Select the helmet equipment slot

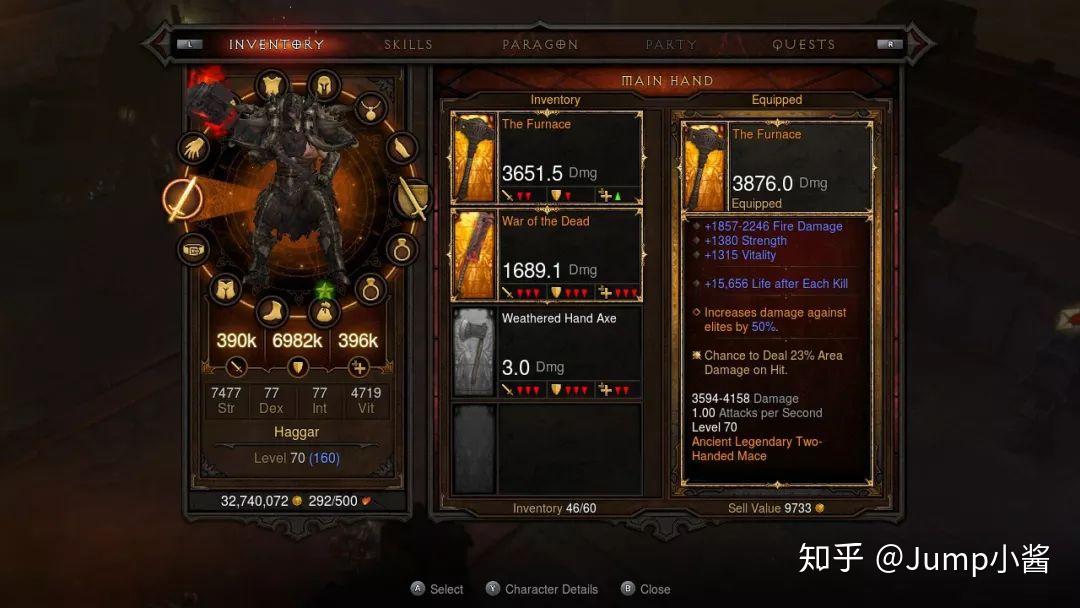pyautogui.click(x=324, y=87)
